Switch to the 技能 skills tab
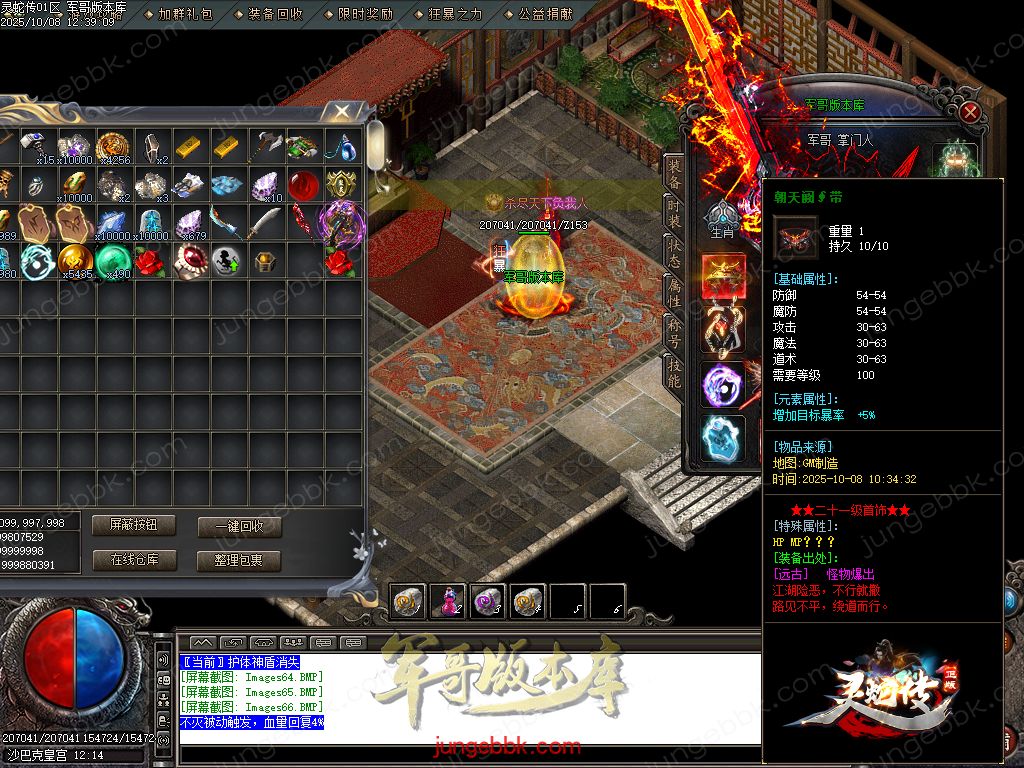 coord(675,372)
